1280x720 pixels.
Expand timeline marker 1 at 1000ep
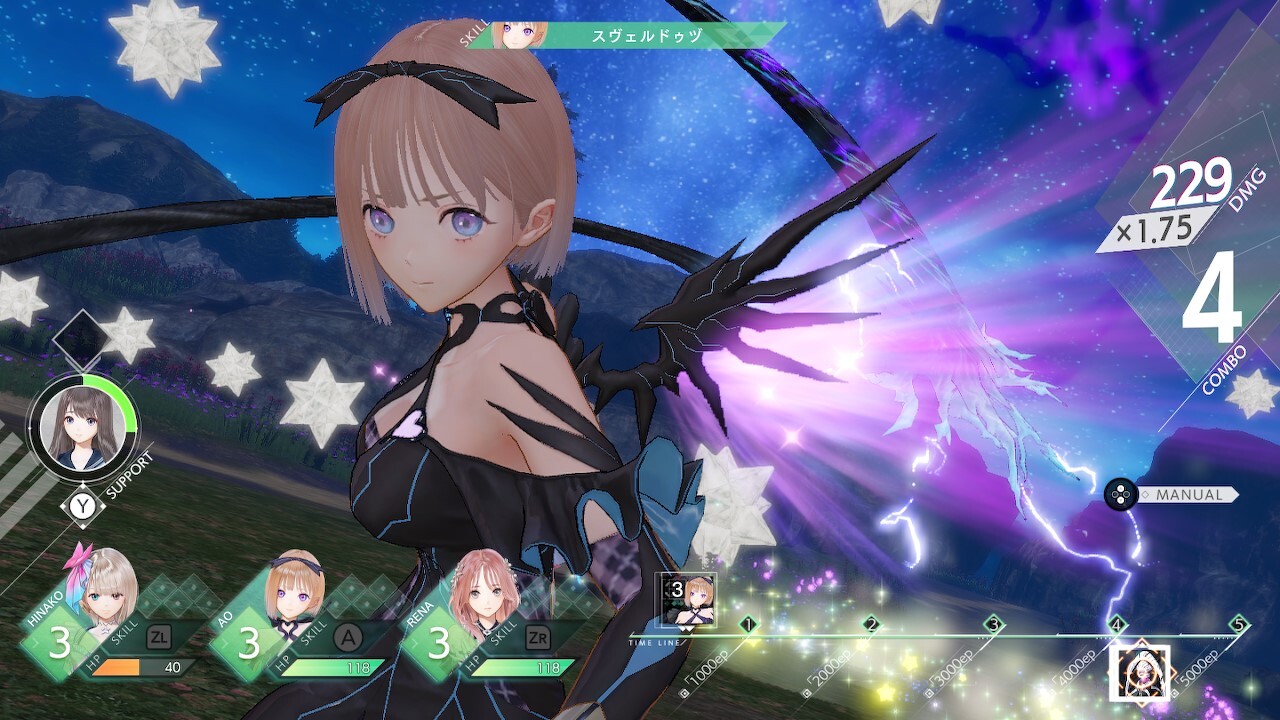(749, 624)
